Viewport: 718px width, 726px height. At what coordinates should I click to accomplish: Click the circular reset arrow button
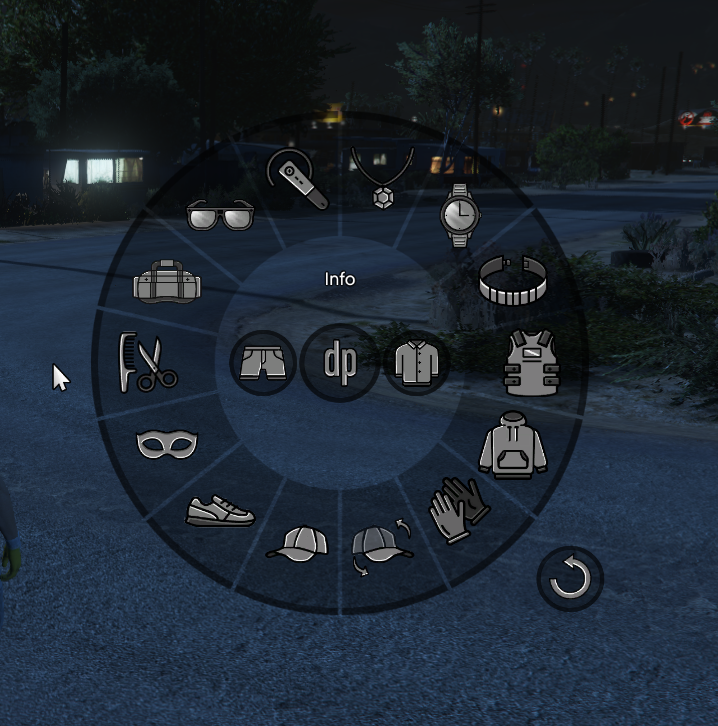coord(570,579)
